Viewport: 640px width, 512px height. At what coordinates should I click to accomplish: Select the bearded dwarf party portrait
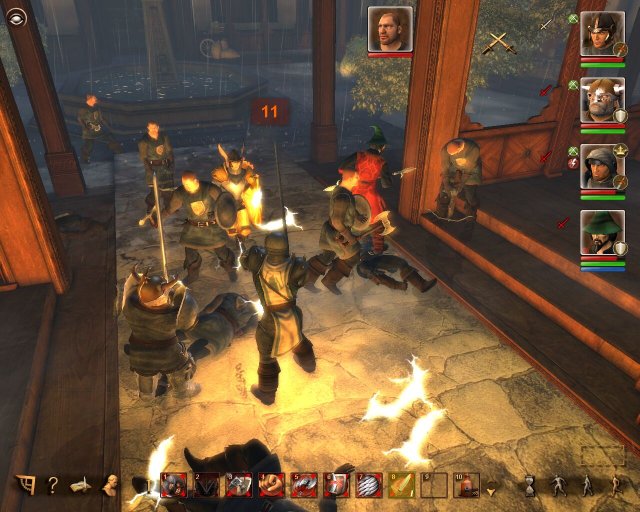601,100
